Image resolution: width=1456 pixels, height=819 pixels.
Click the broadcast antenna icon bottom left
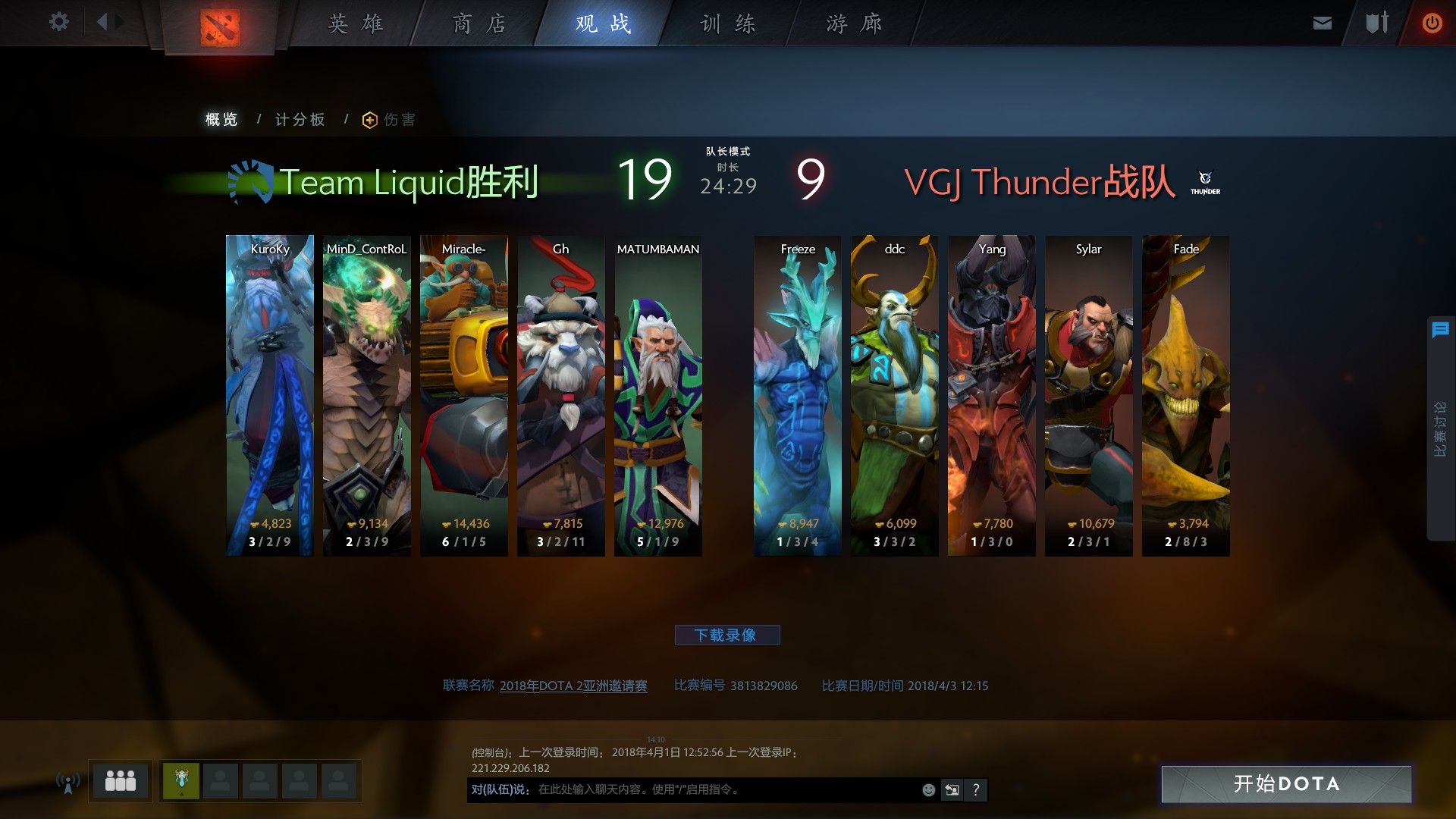[x=67, y=781]
